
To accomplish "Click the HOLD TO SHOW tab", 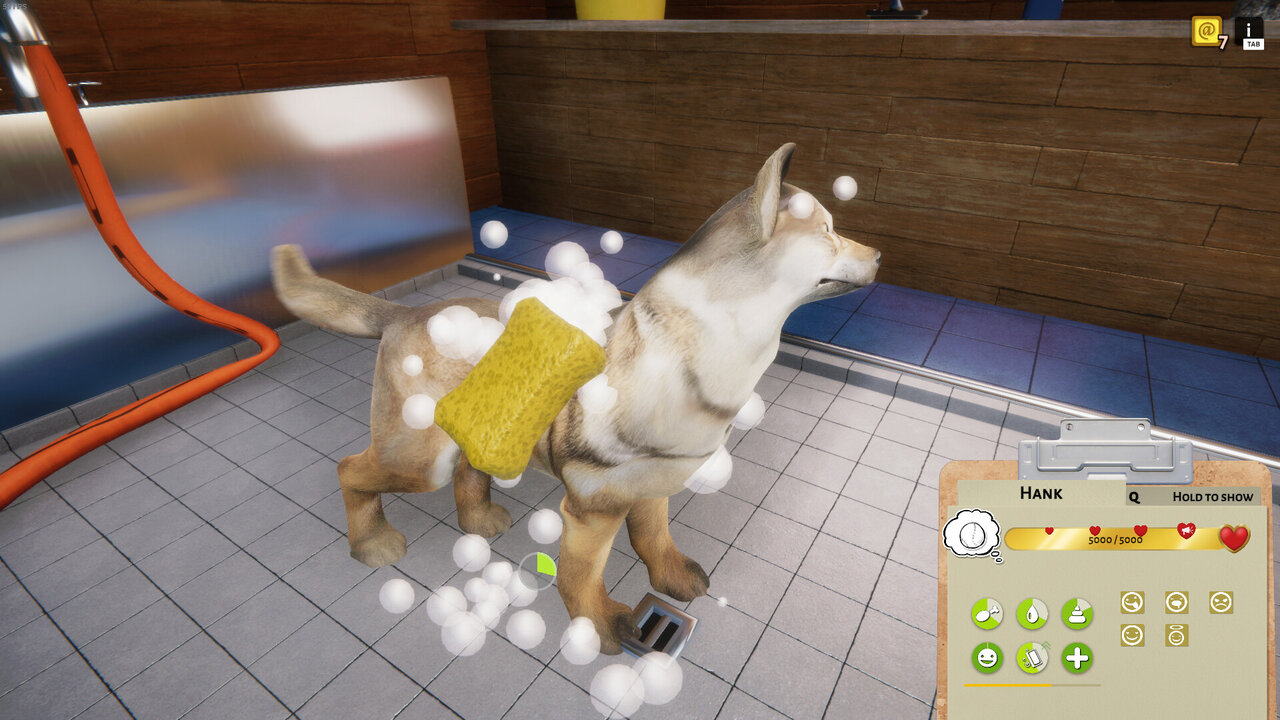I will click(x=1213, y=496).
